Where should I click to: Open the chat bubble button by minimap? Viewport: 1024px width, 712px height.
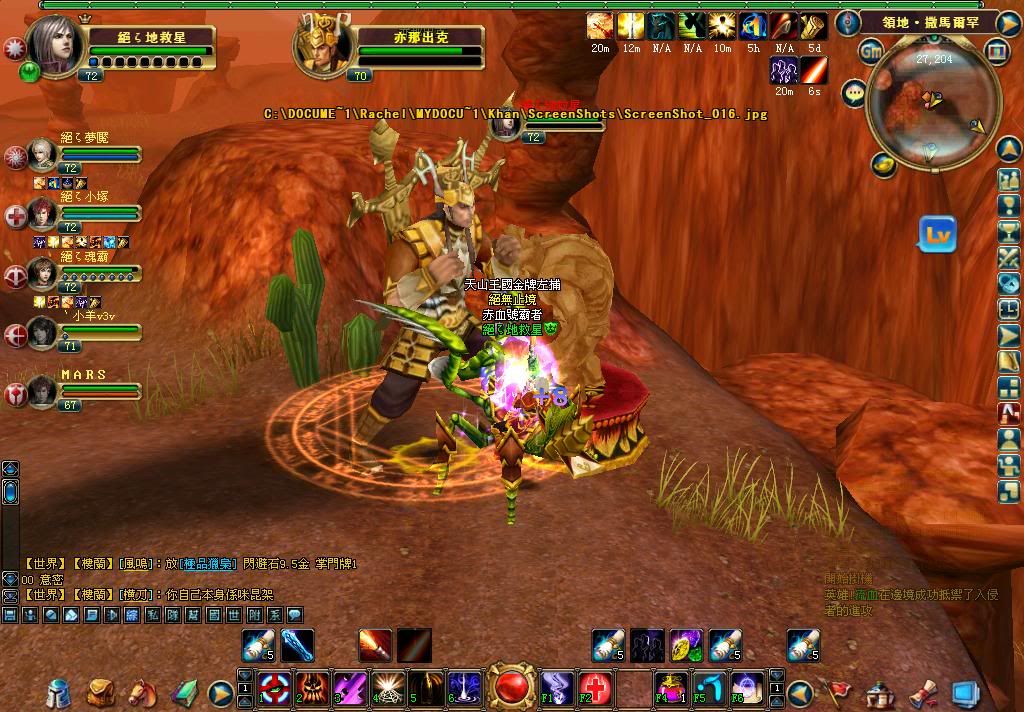coord(854,93)
